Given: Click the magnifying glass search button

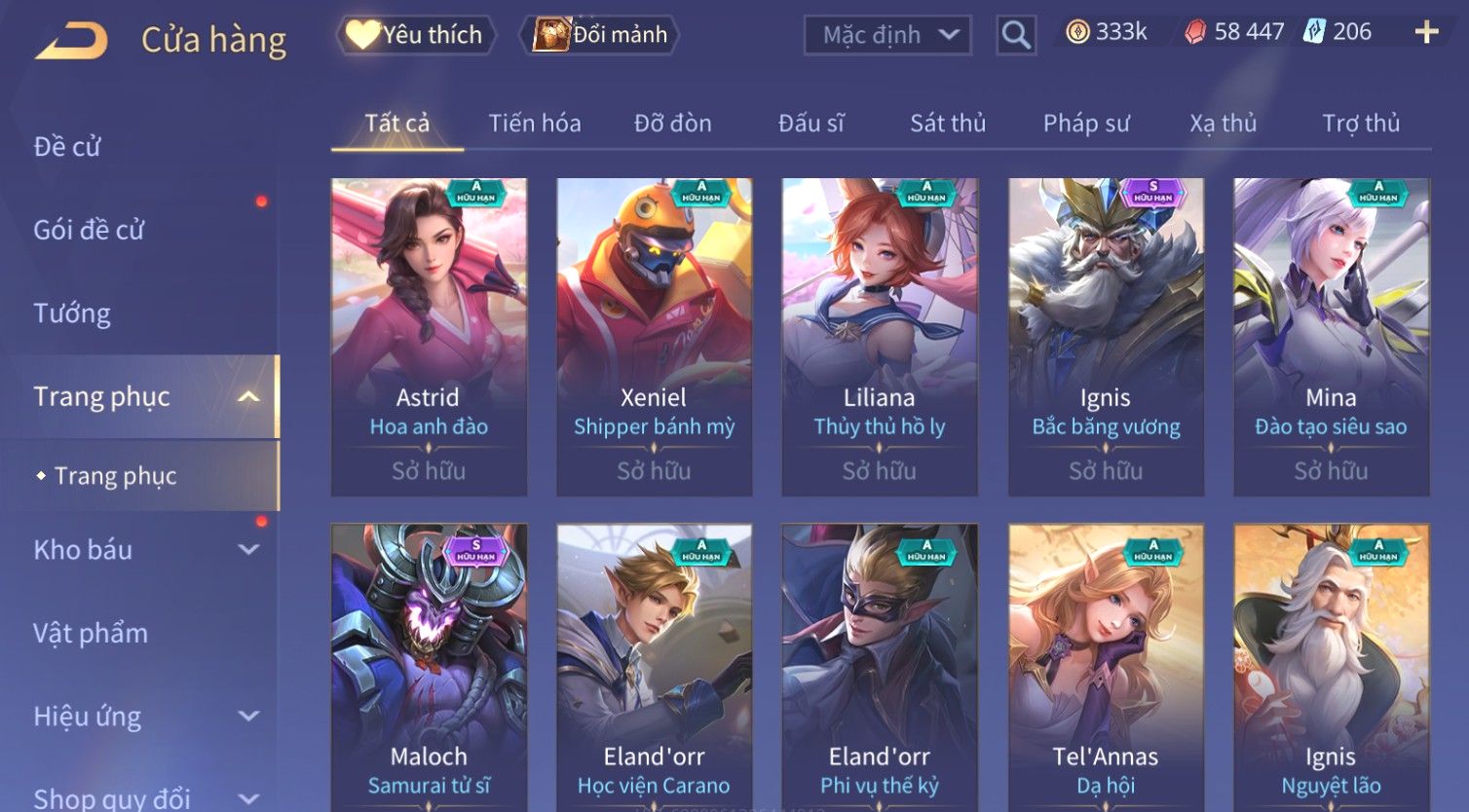Looking at the screenshot, I should click(x=1016, y=35).
